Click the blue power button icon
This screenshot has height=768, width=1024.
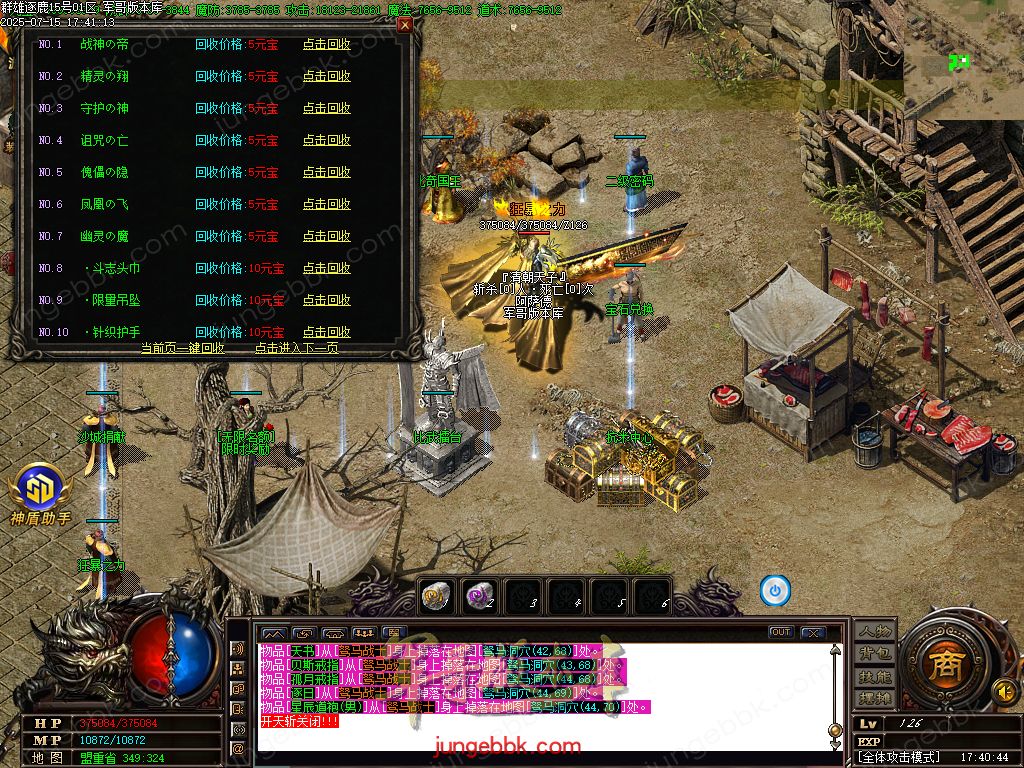click(775, 591)
